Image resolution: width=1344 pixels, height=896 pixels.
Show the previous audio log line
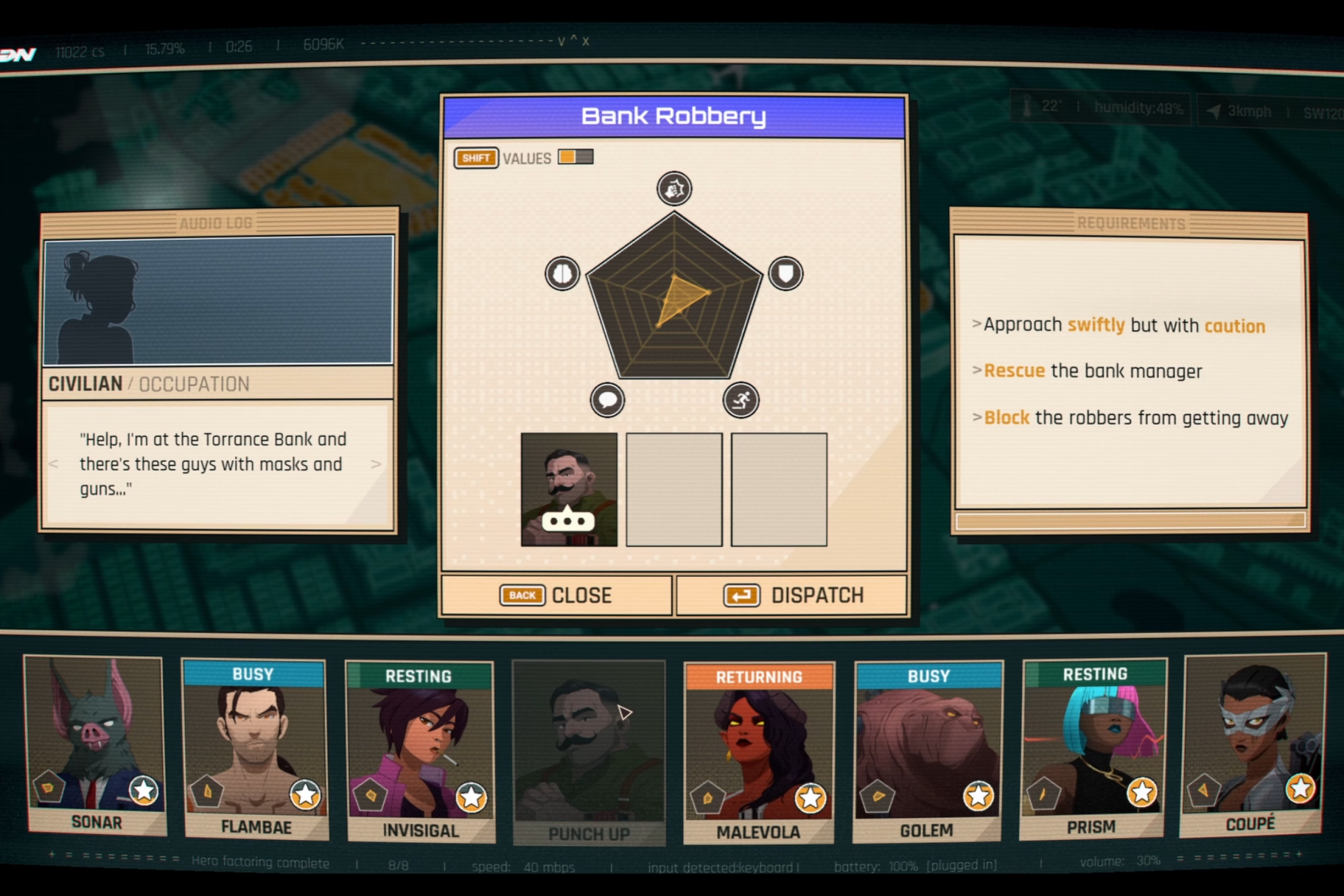(x=54, y=464)
